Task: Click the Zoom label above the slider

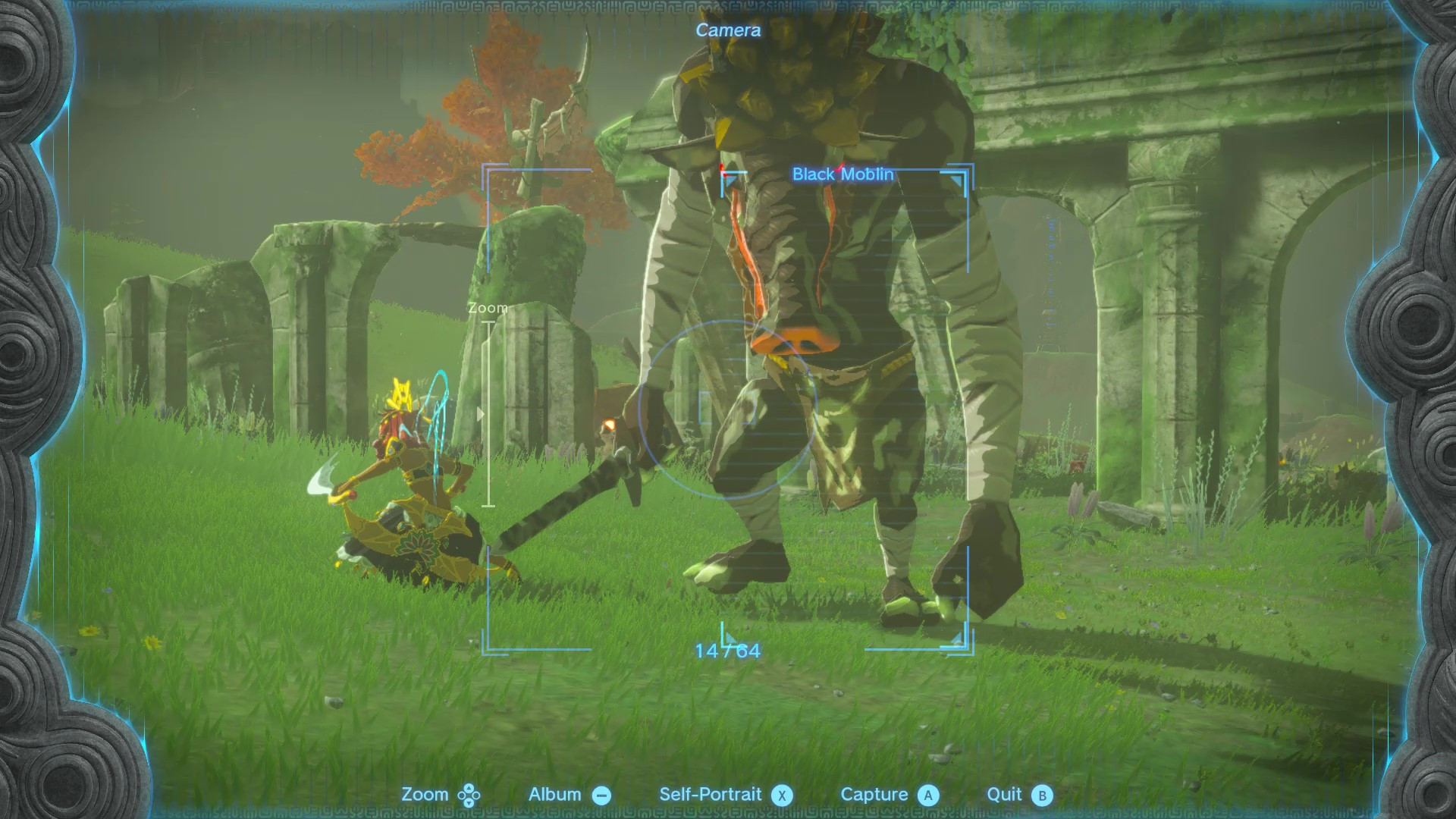Action: 488,307
